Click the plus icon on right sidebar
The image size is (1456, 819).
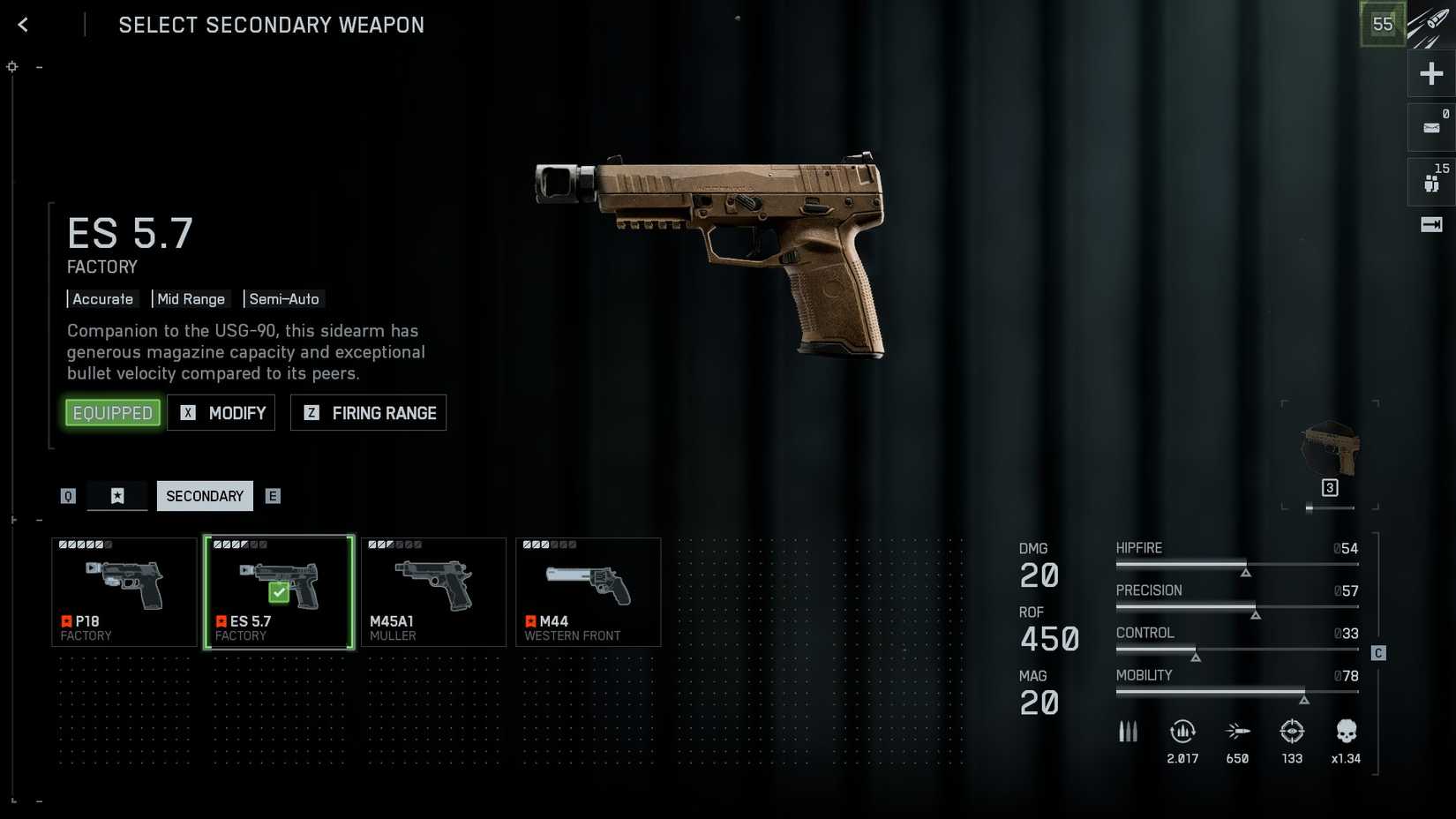point(1431,74)
